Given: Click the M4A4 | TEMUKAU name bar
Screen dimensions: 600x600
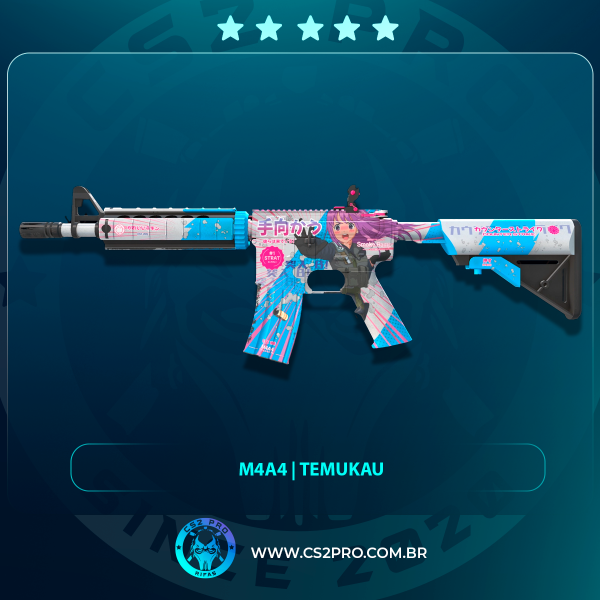Looking at the screenshot, I should (307, 468).
